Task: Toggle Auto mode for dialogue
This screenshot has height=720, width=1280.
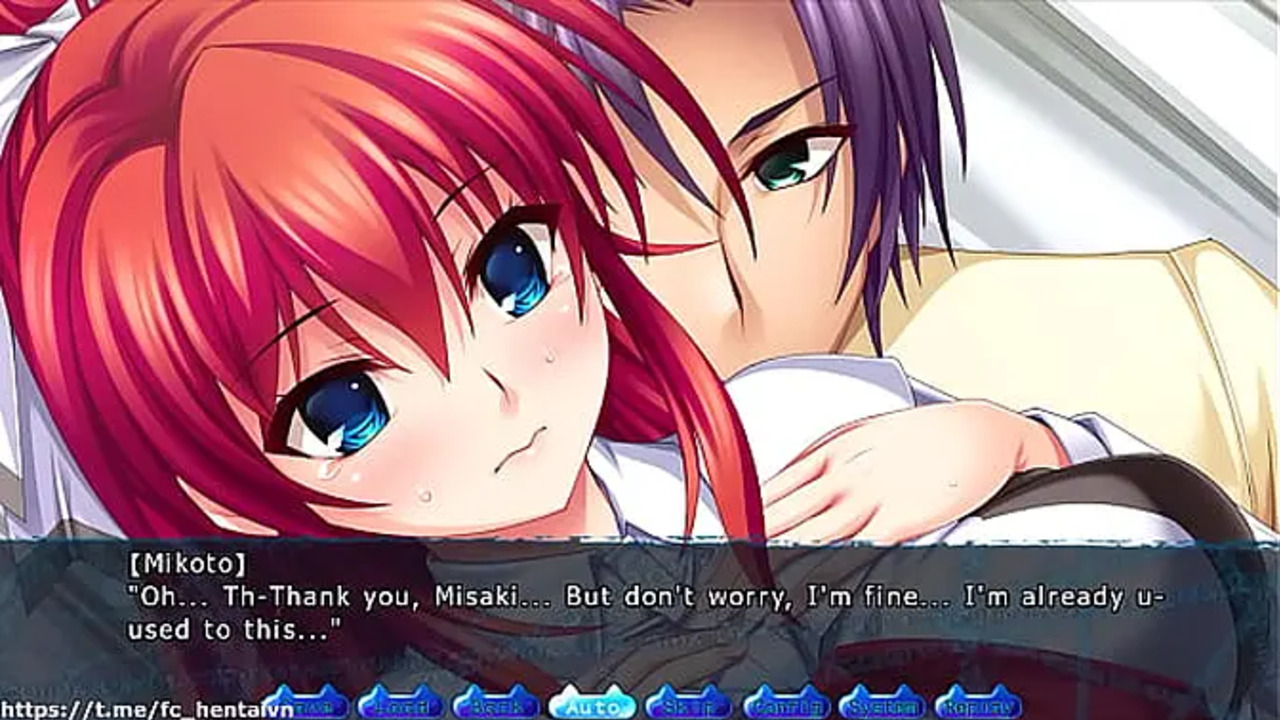Action: 592,704
